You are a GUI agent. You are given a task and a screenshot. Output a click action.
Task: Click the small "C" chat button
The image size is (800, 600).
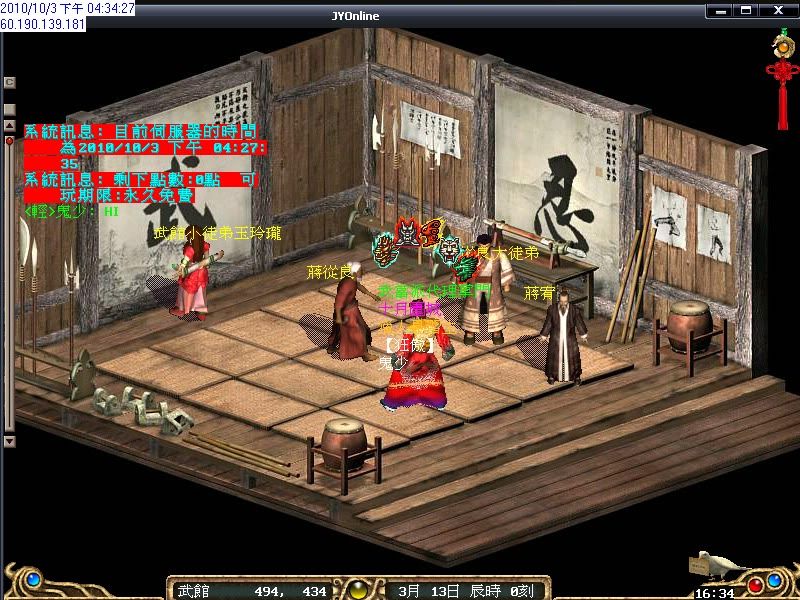coord(9,82)
